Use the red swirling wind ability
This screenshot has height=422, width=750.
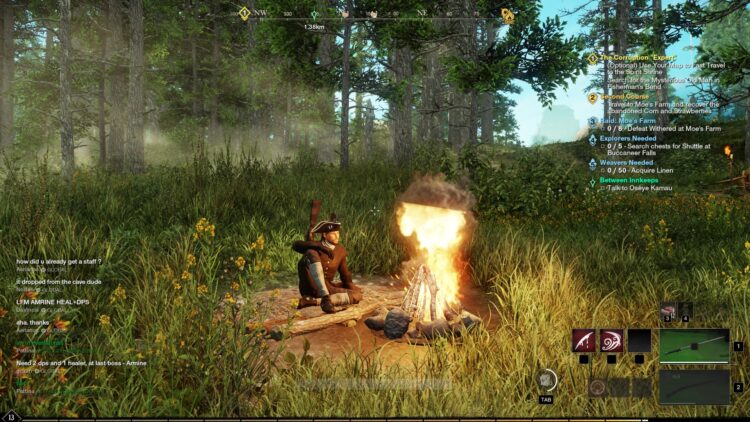pyautogui.click(x=611, y=341)
